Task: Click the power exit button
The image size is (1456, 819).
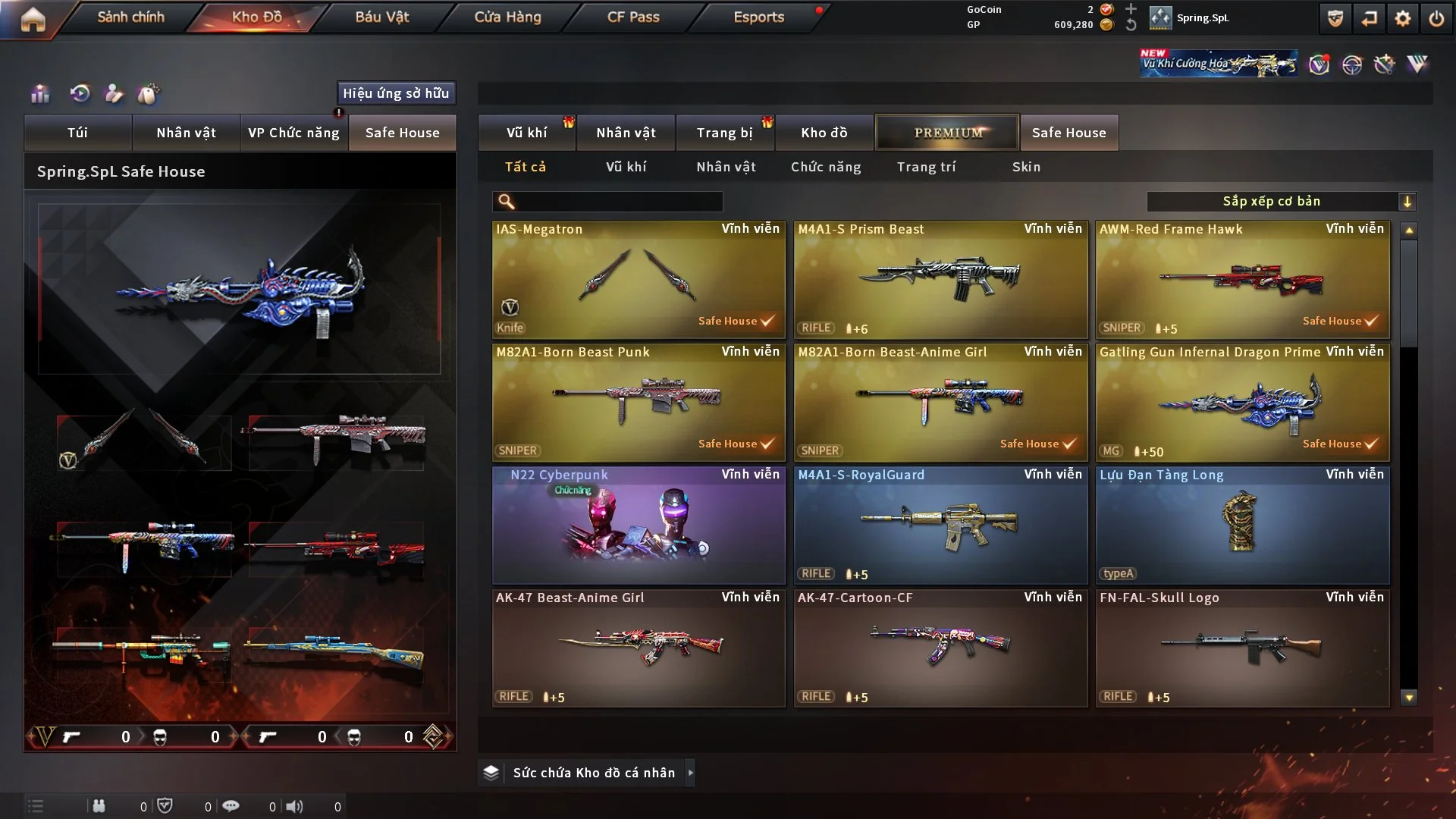Action: pyautogui.click(x=1436, y=18)
